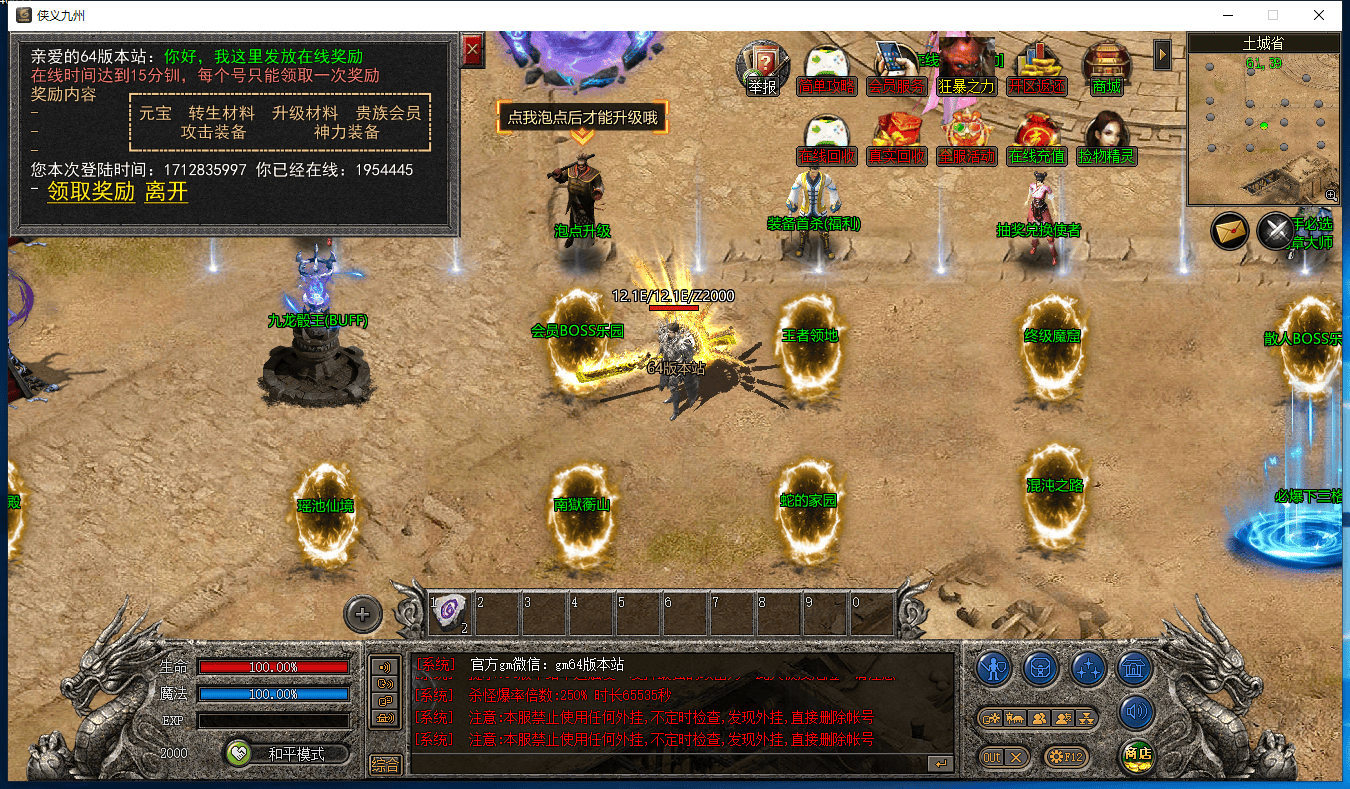The image size is (1350, 789).
Task: Open the 捡物精灵 pickup sprite icon
Action: (1106, 138)
